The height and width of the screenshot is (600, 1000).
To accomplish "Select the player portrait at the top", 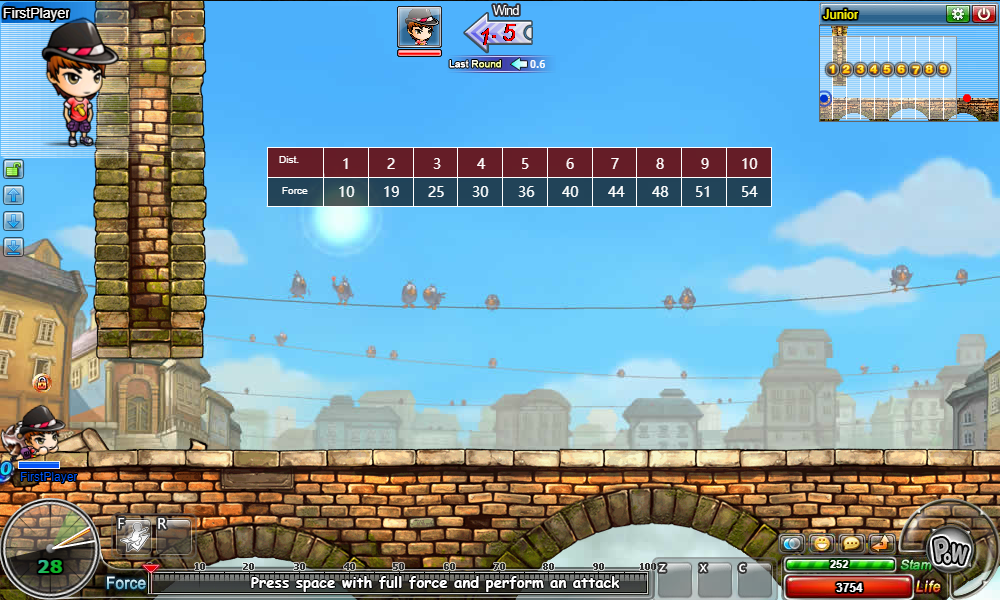I will coord(419,27).
